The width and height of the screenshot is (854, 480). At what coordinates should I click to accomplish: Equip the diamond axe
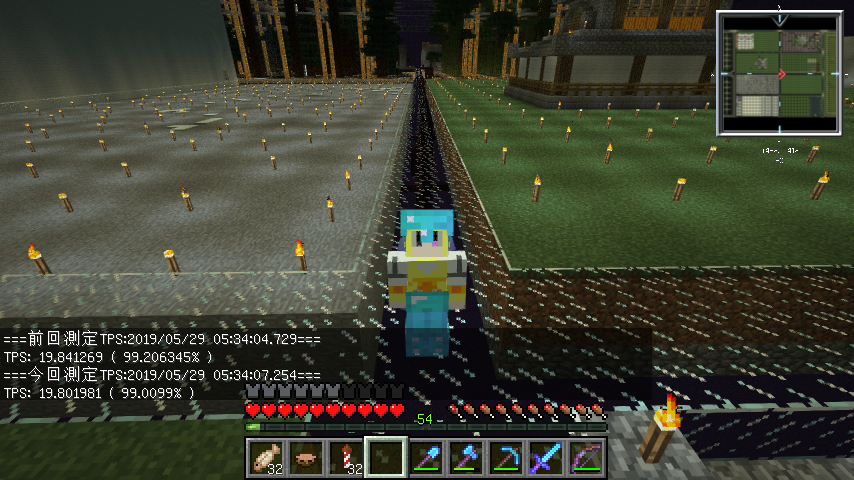[x=466, y=457]
